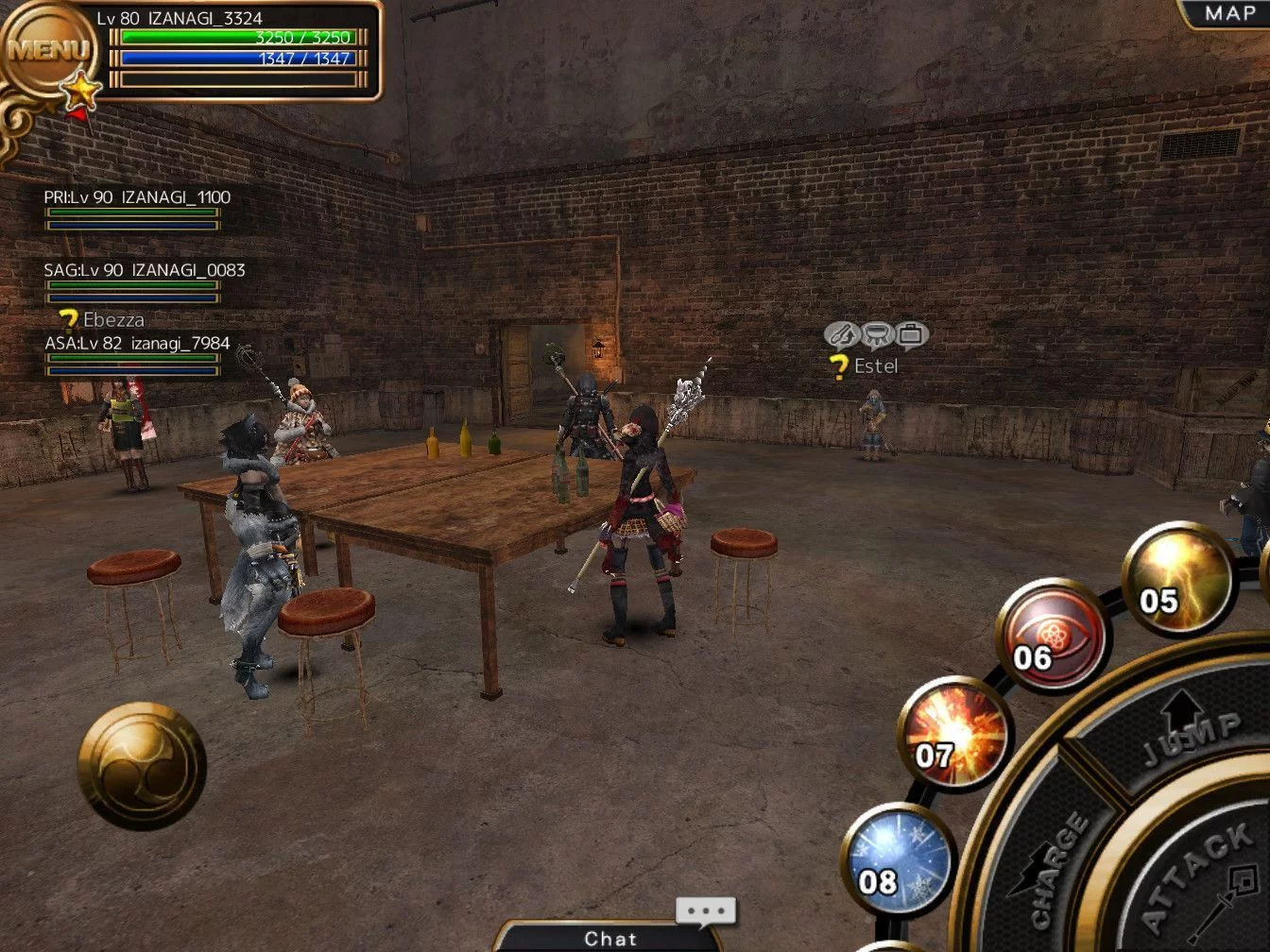Open the MAP panel

coord(1229,14)
